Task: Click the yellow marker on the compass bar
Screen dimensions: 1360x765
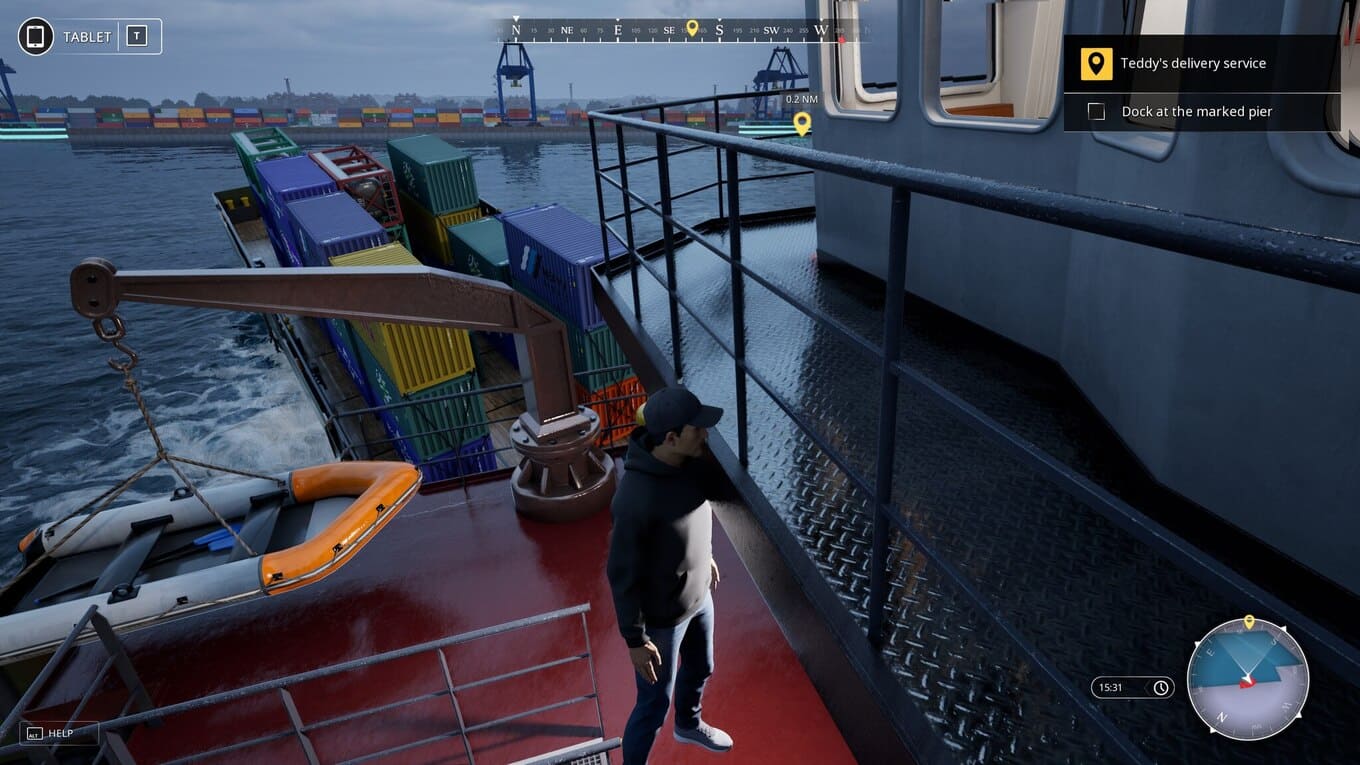Action: tap(691, 28)
